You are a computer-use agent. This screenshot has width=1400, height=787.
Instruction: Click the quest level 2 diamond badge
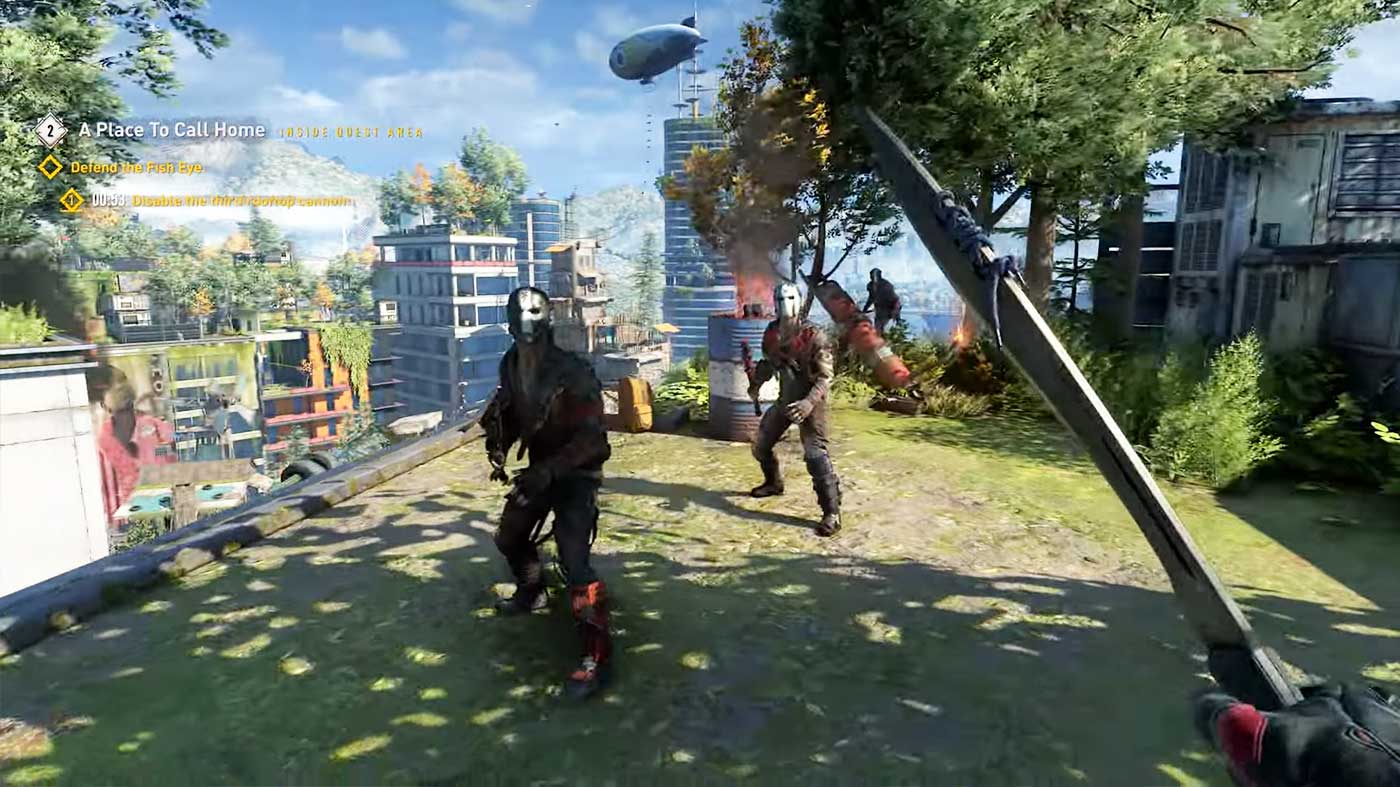(x=48, y=129)
